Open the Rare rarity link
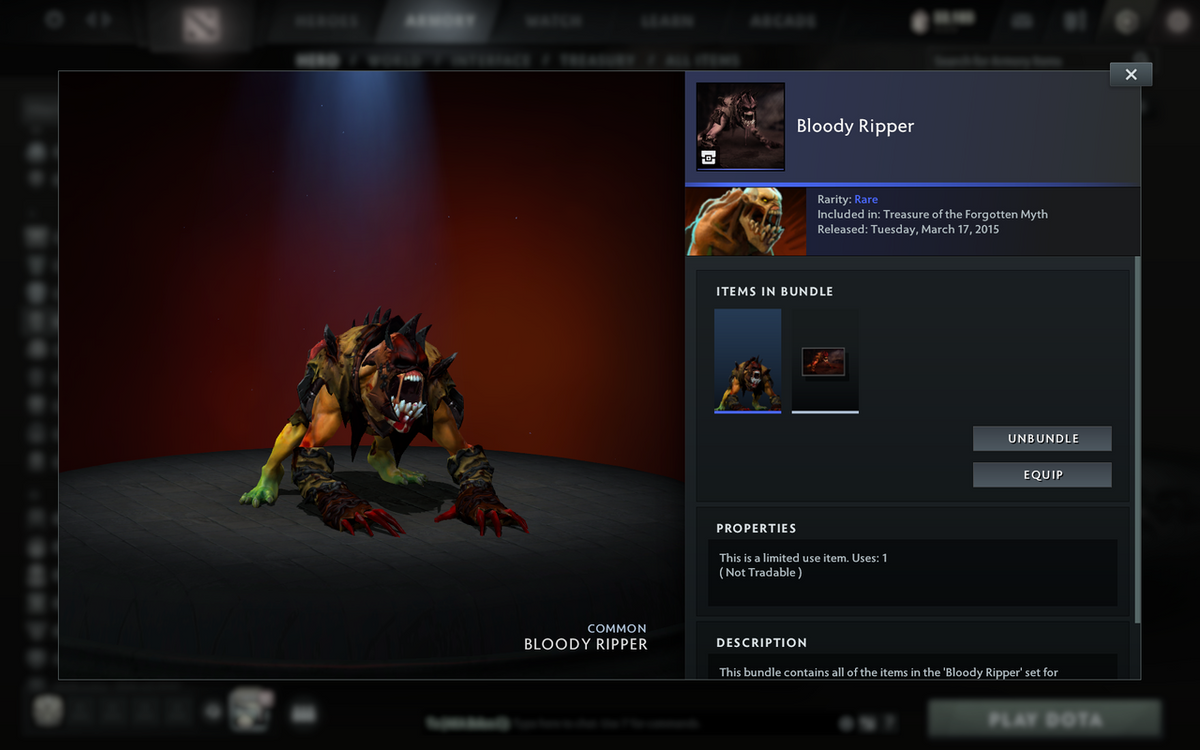The width and height of the screenshot is (1200, 750). tap(866, 200)
